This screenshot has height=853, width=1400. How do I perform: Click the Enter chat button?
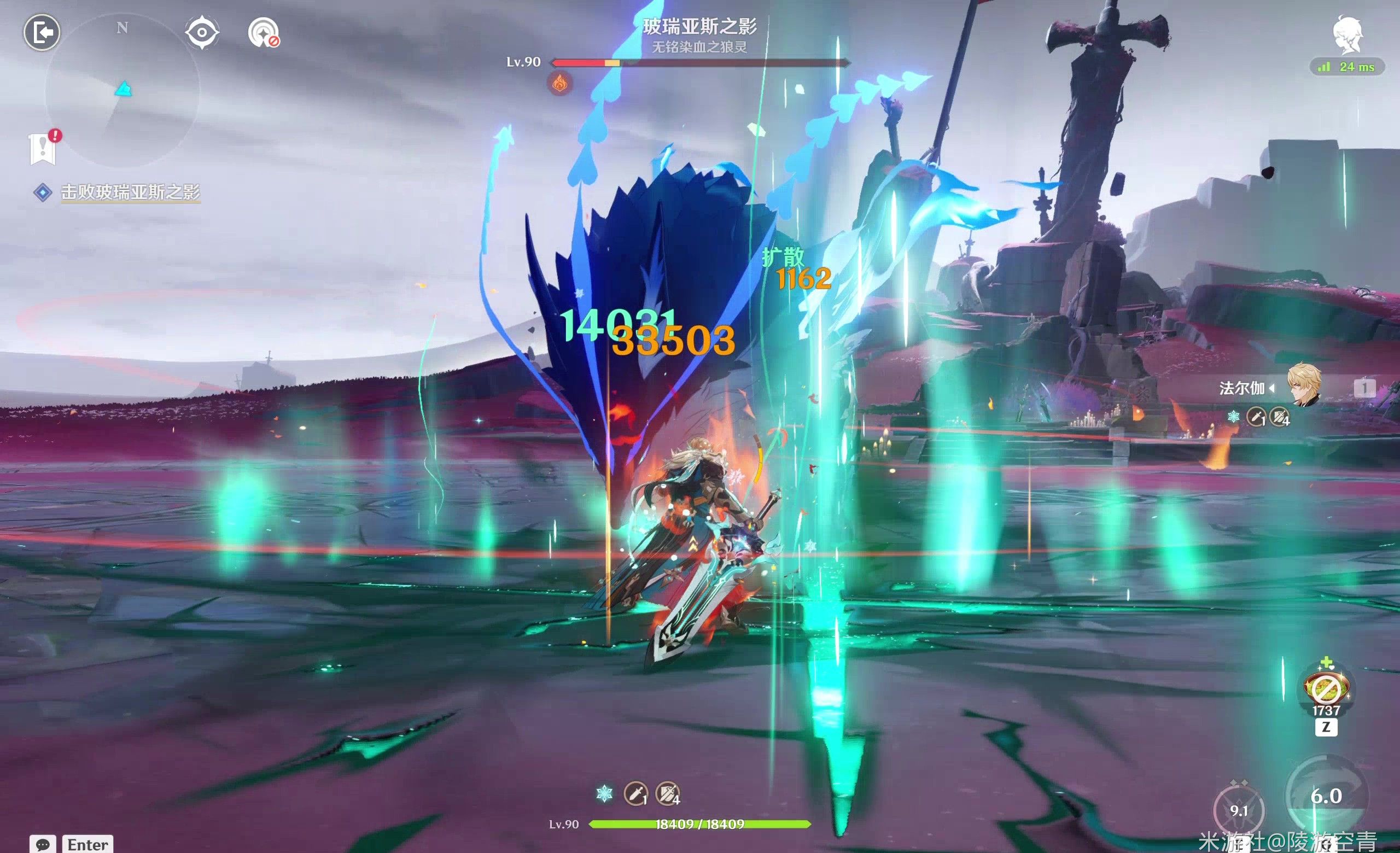tap(87, 844)
